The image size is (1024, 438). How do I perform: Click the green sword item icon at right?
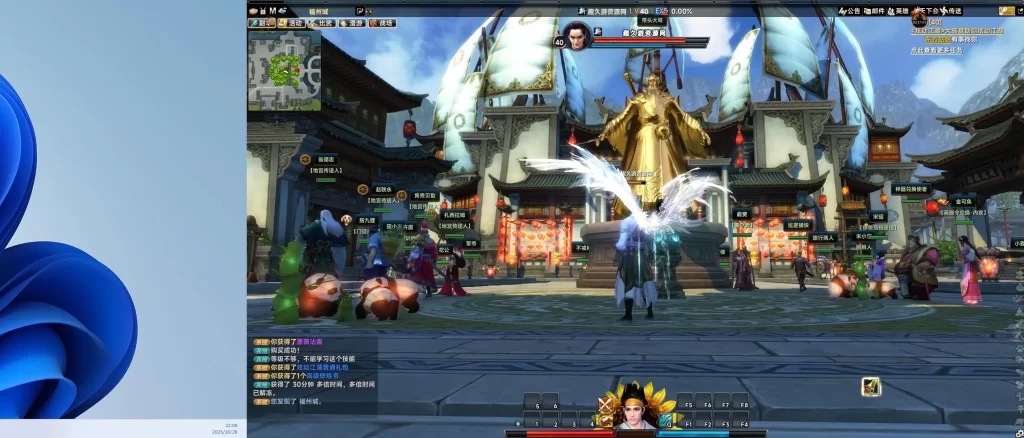tap(871, 386)
